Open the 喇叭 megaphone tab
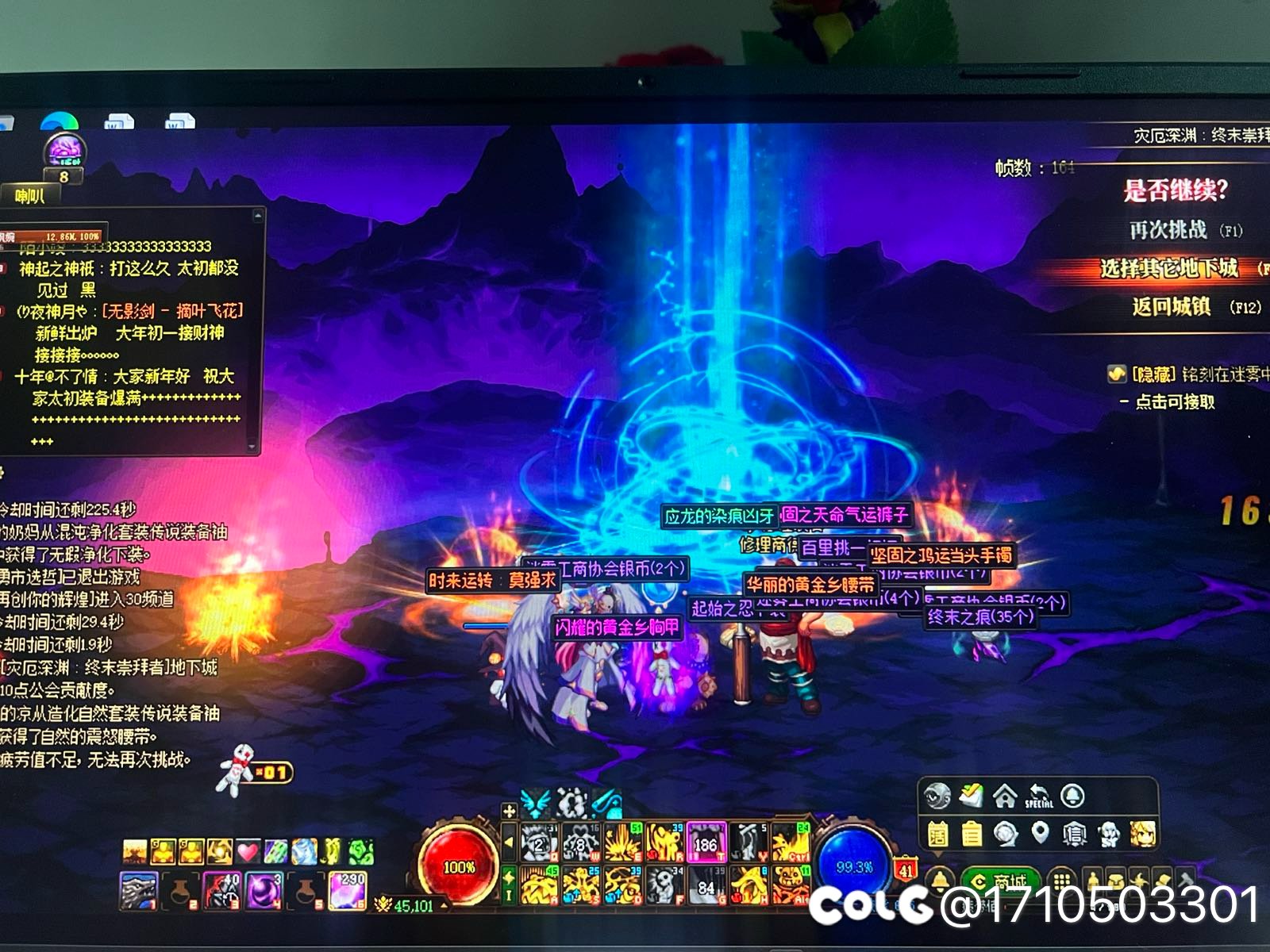Screen dimensions: 1270x952 (x=30, y=197)
